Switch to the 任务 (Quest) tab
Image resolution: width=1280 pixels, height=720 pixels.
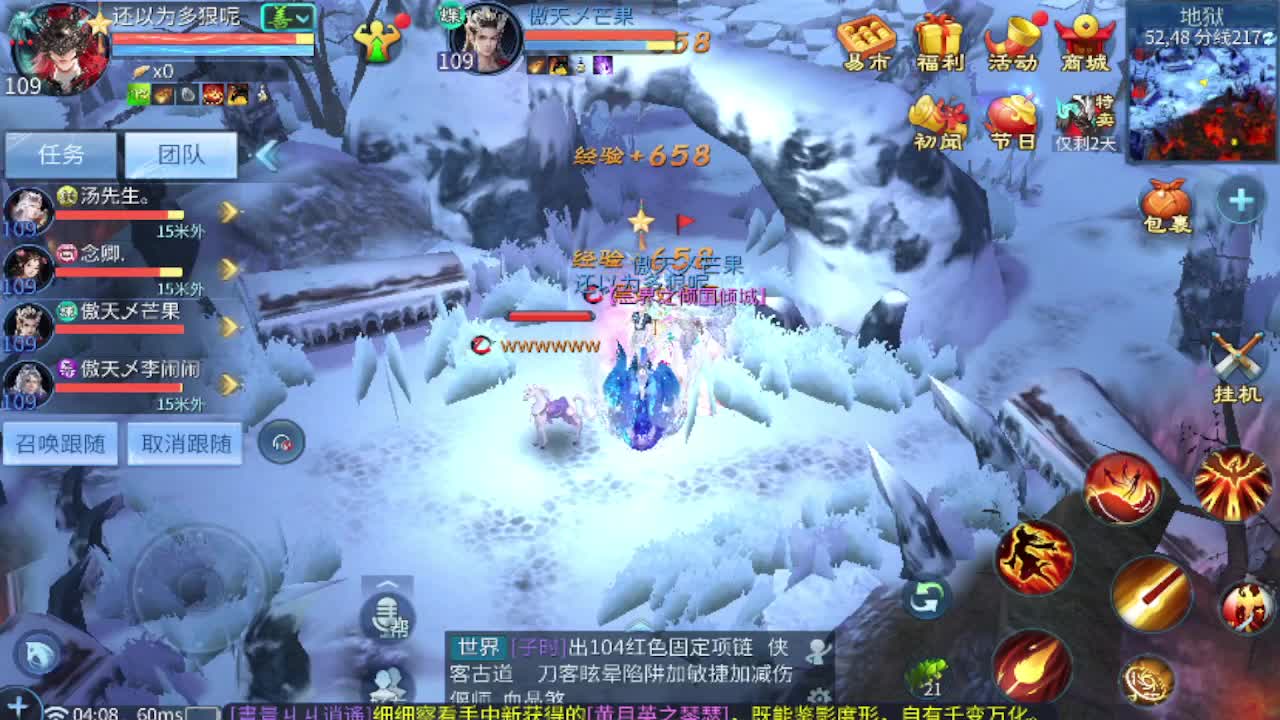coord(62,153)
